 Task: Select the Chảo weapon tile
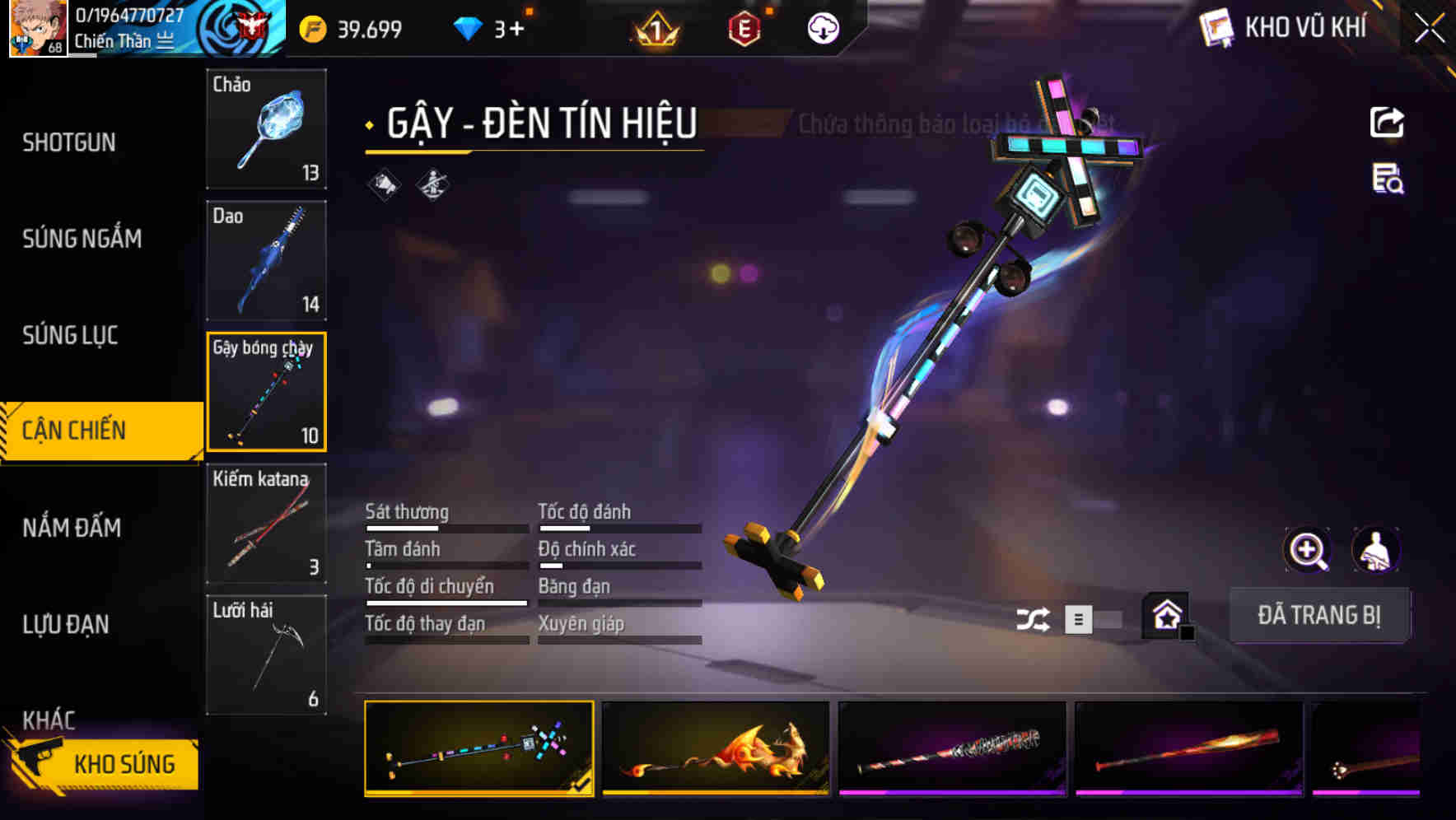(266, 129)
